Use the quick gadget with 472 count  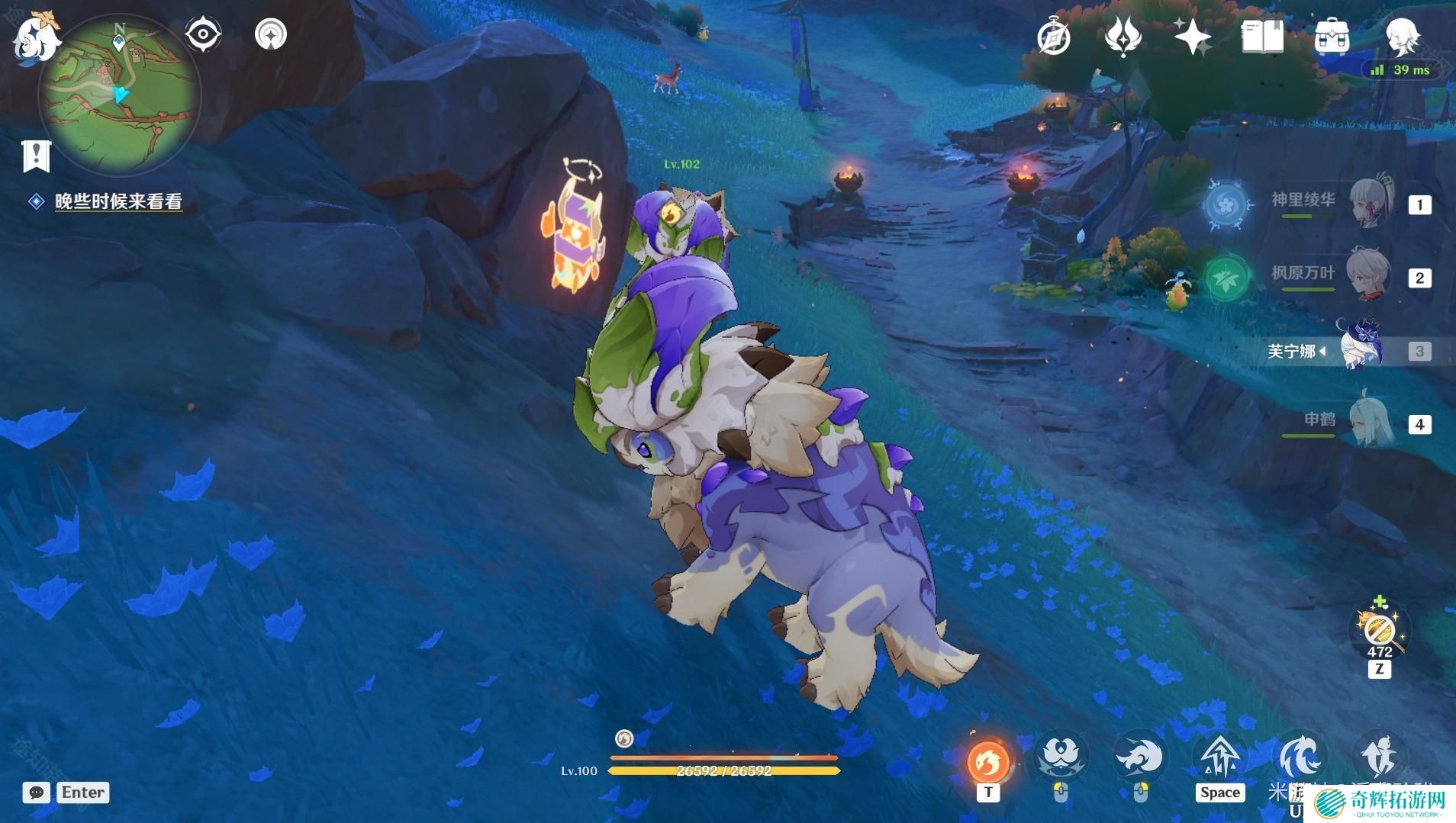1380,631
